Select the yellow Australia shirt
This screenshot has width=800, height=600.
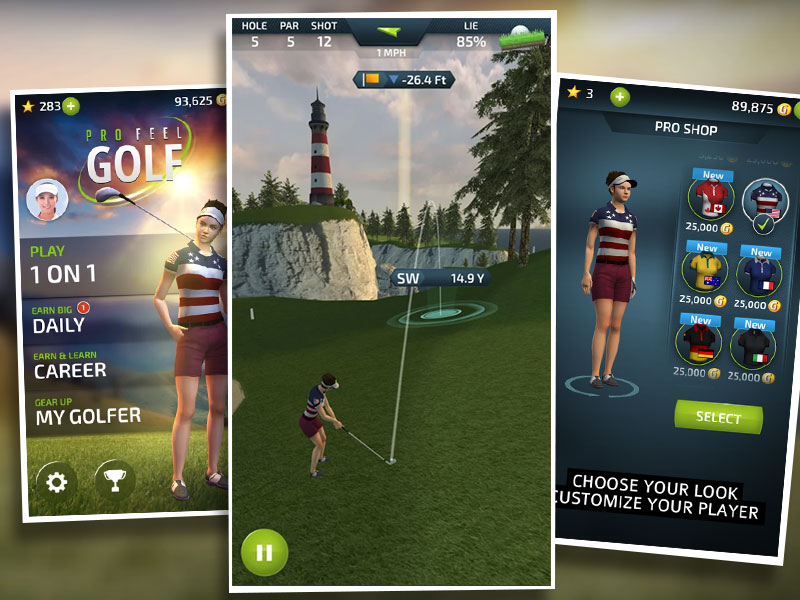704,270
